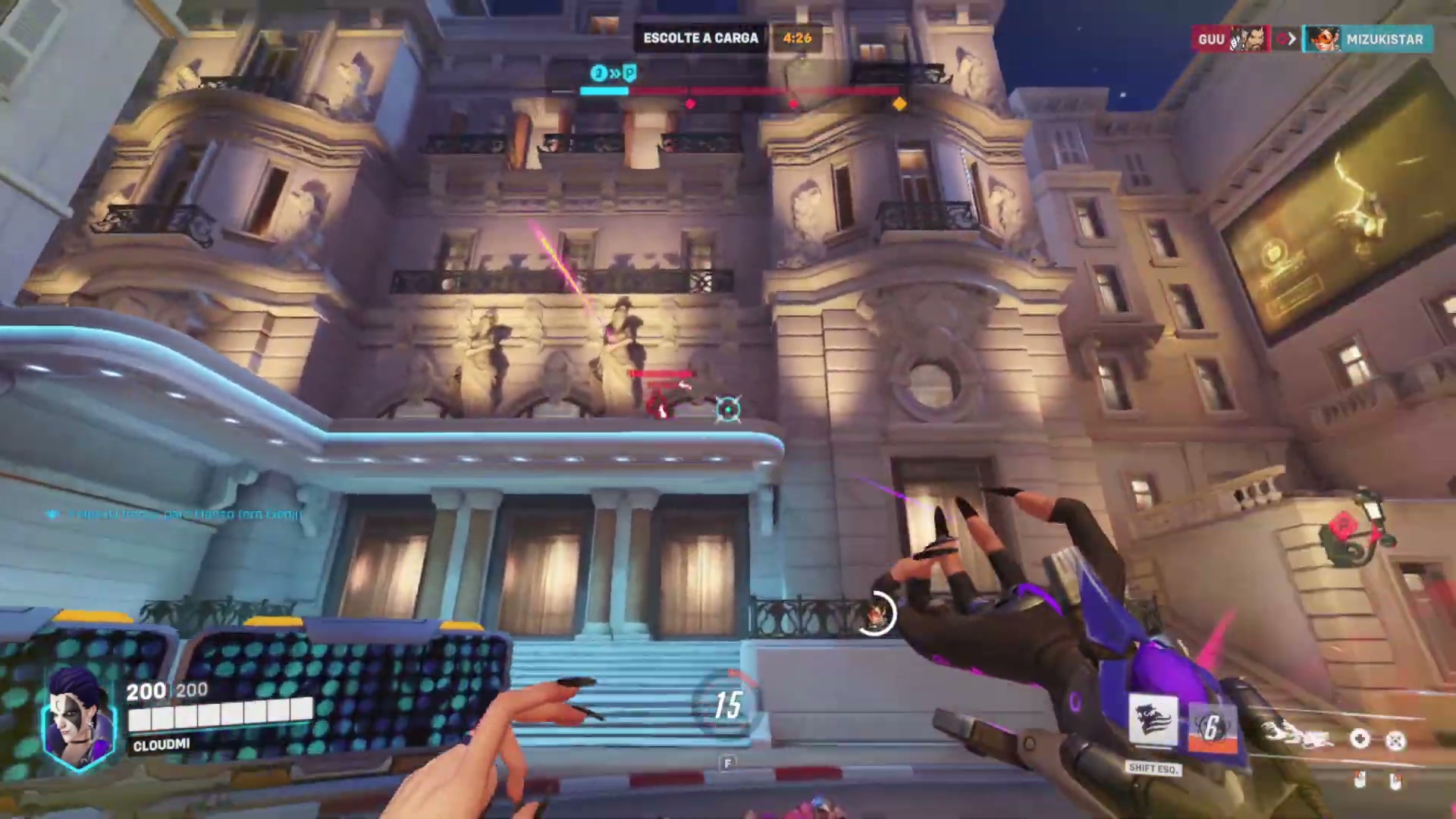
Task: Open the match timer showing 4:26
Action: pos(797,38)
